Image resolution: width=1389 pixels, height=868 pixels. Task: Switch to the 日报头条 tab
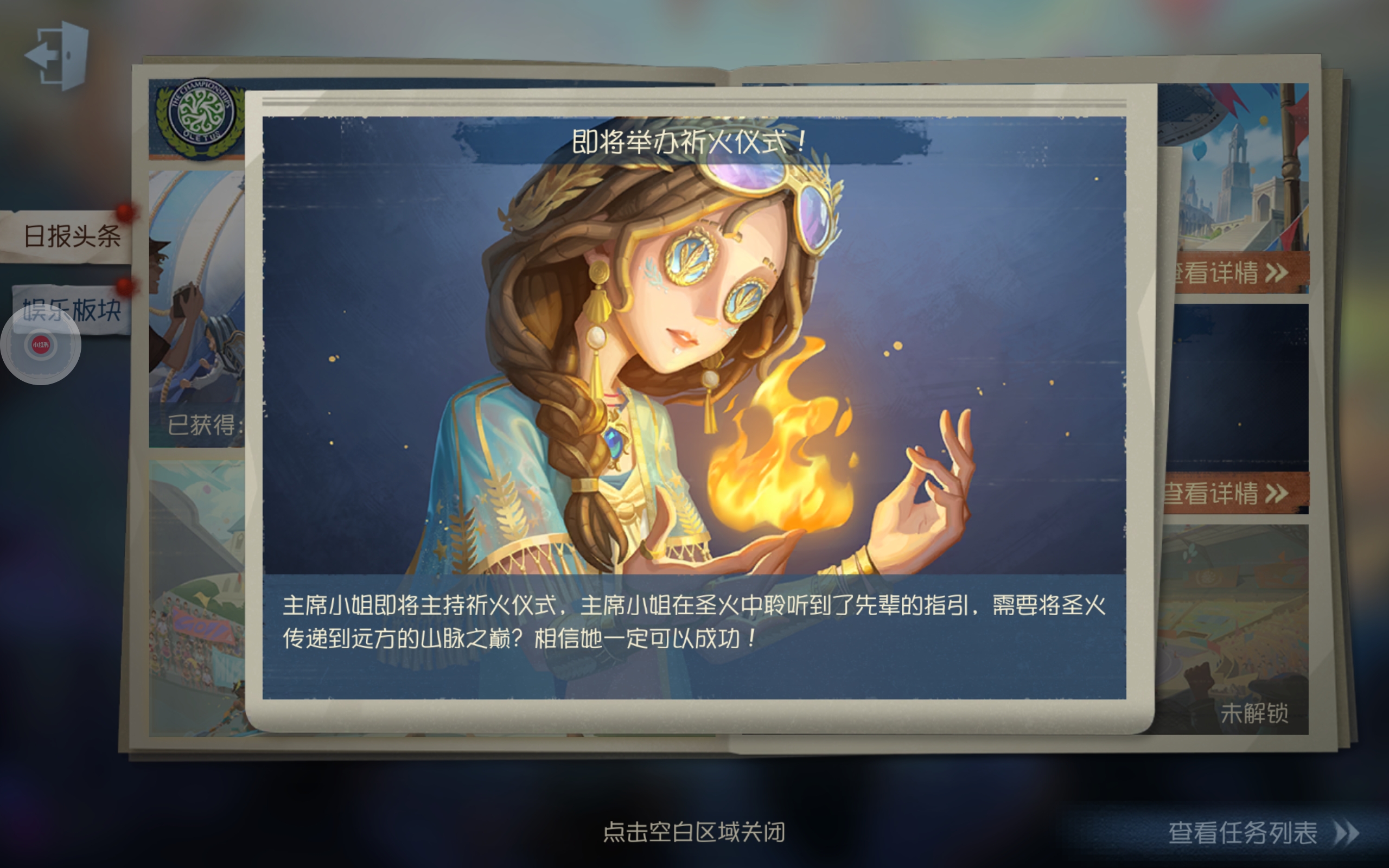point(72,237)
